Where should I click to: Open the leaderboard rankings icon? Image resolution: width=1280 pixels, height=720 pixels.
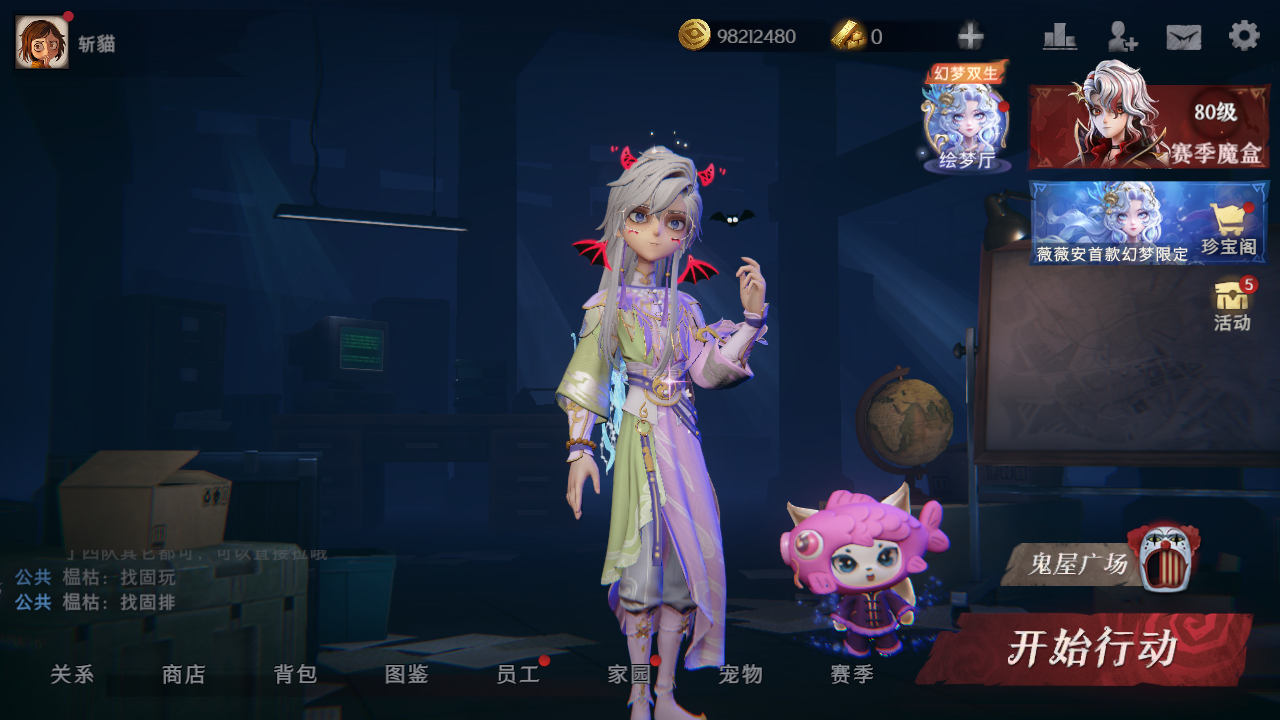[1060, 37]
